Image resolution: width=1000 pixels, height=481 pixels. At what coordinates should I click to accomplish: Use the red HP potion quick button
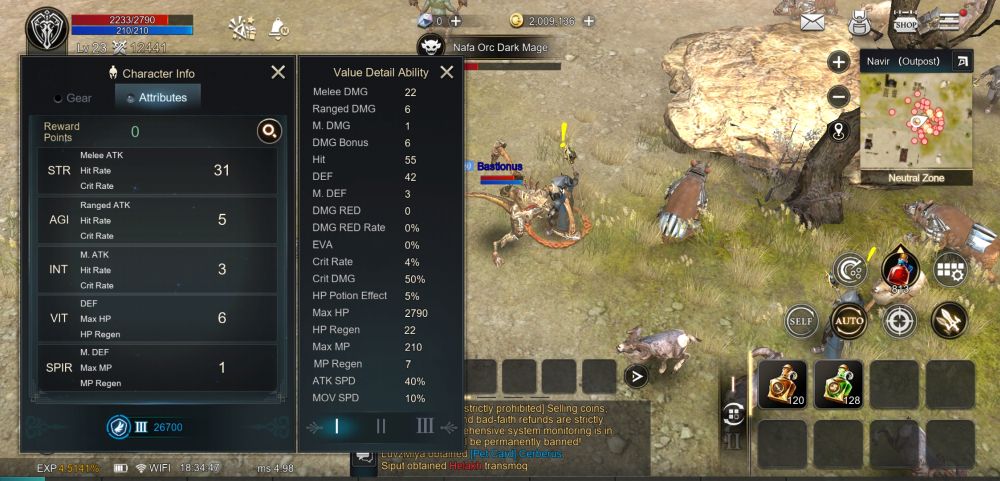click(898, 270)
